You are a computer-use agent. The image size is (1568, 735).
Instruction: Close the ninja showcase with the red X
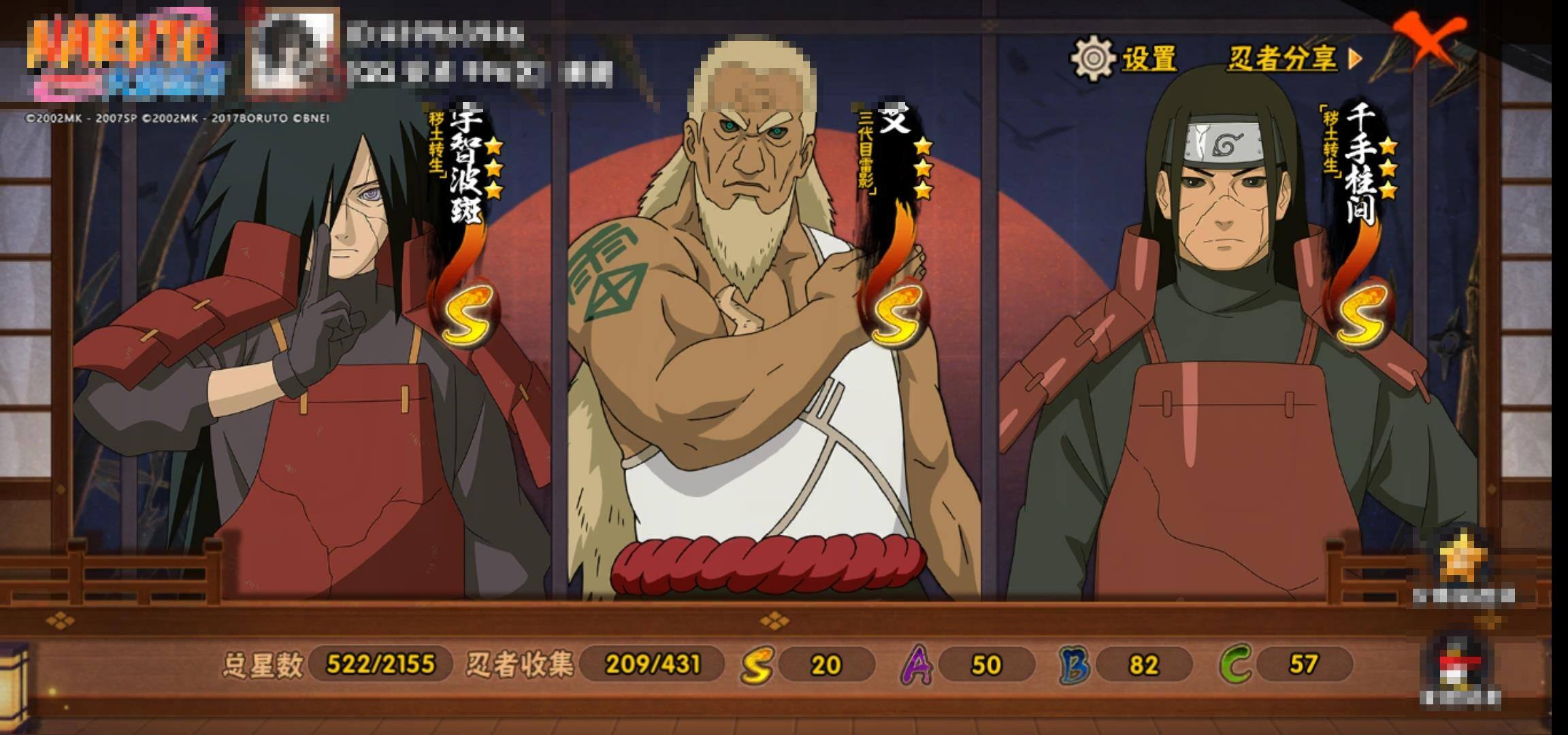pyautogui.click(x=1428, y=39)
